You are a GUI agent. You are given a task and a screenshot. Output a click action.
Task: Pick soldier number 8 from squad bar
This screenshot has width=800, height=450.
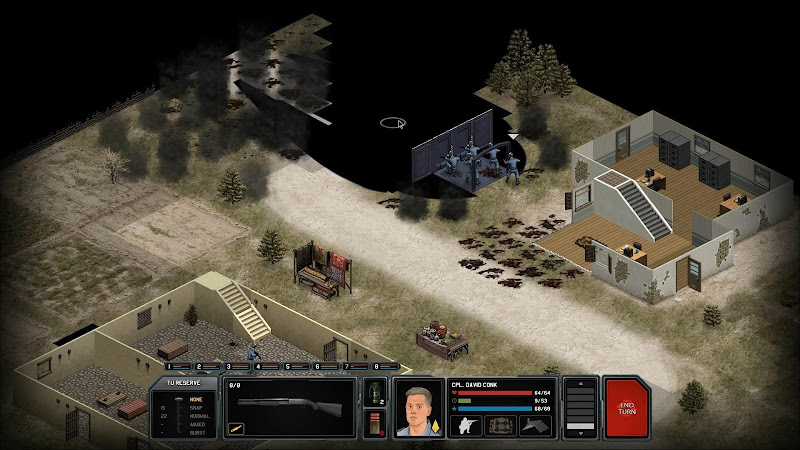(378, 367)
